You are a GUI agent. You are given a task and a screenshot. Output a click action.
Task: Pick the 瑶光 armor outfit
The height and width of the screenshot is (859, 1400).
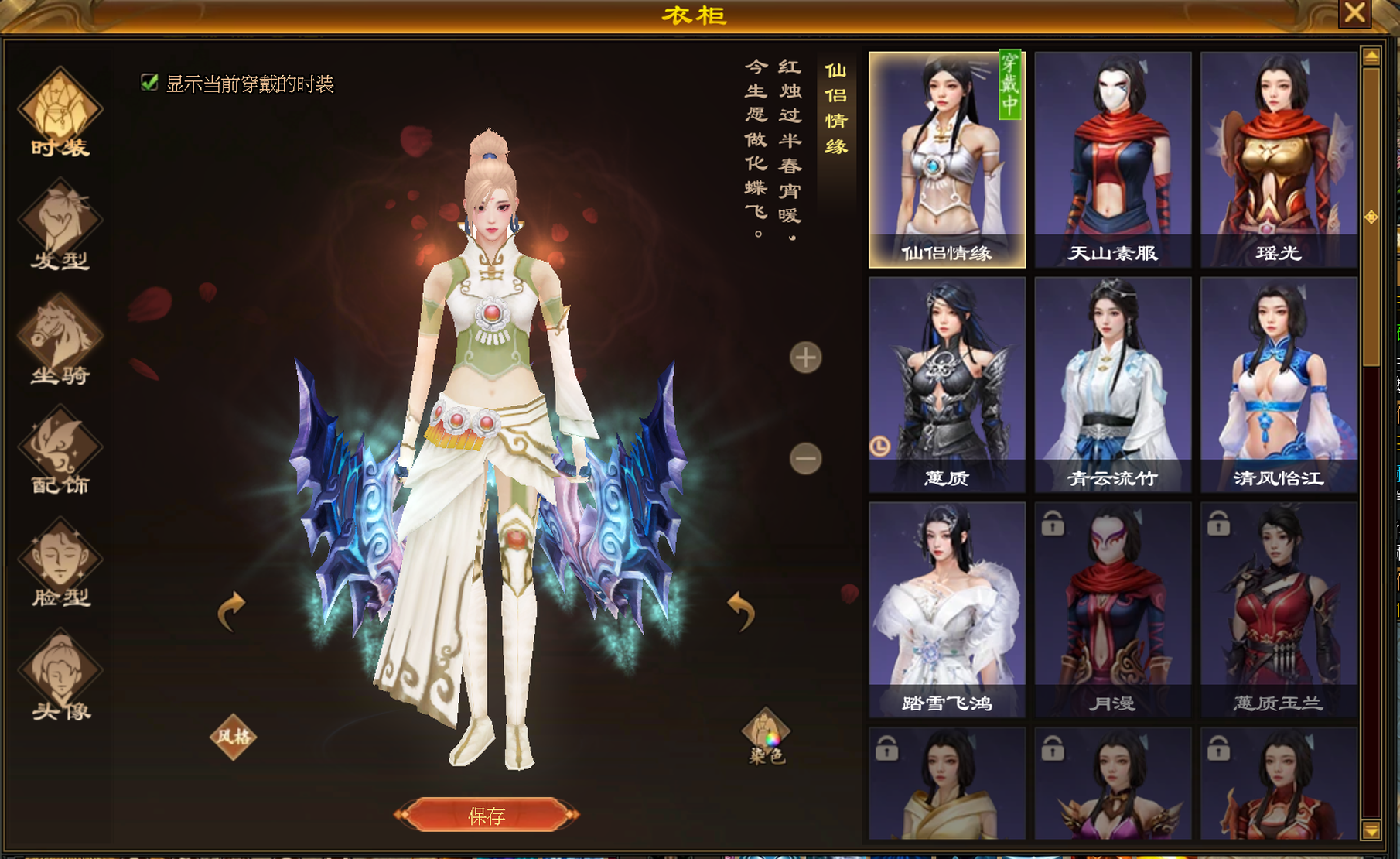pos(1278,159)
